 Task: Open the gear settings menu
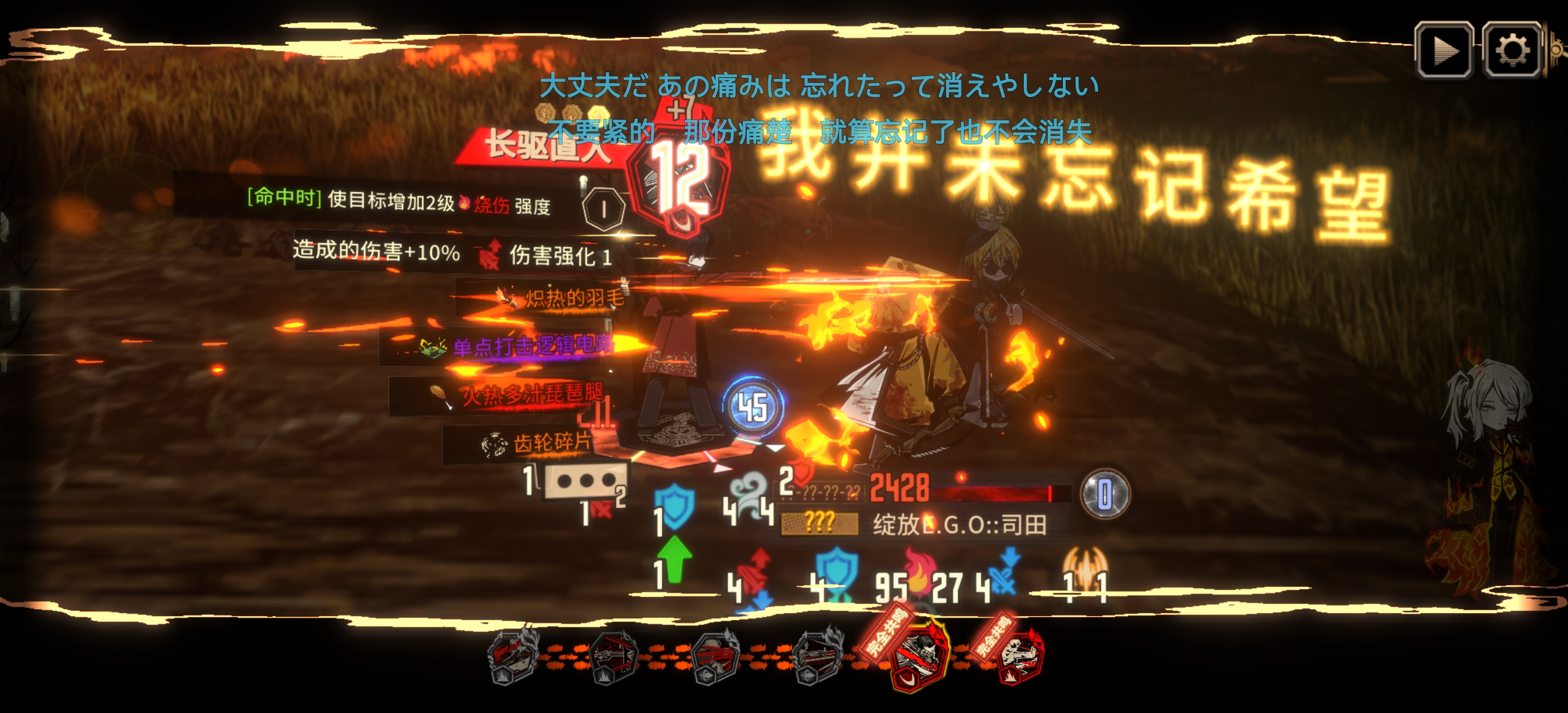click(1512, 51)
